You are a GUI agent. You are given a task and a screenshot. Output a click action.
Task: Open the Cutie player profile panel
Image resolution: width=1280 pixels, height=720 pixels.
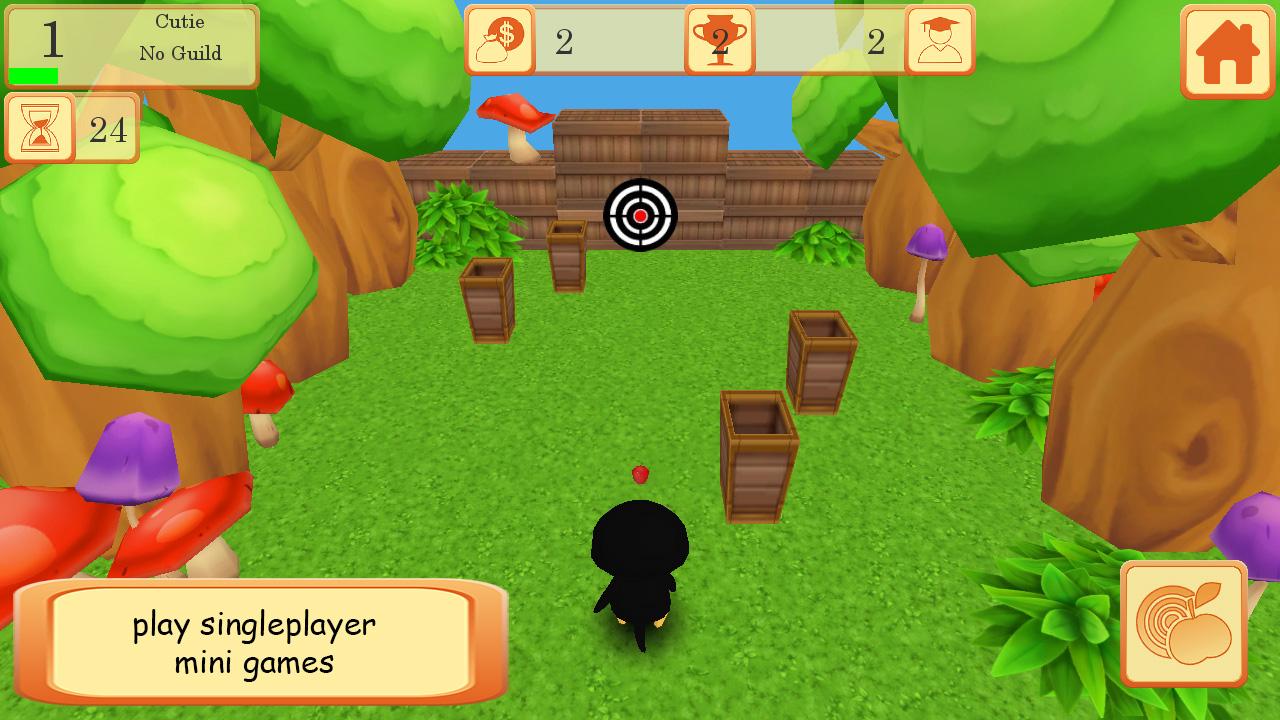click(x=132, y=46)
